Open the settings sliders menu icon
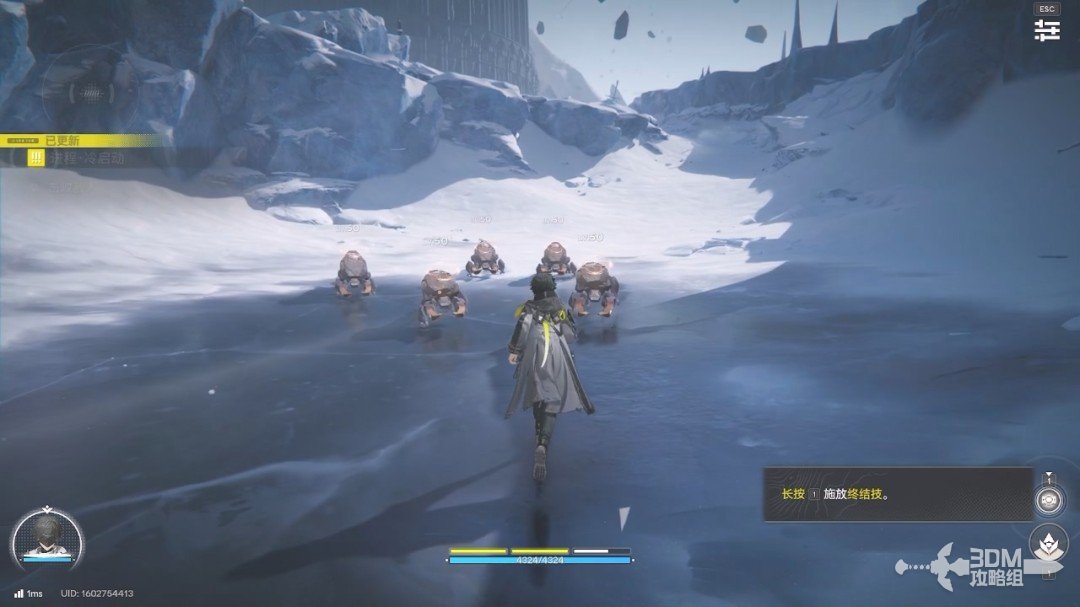Viewport: 1080px width, 607px height. [1047, 30]
